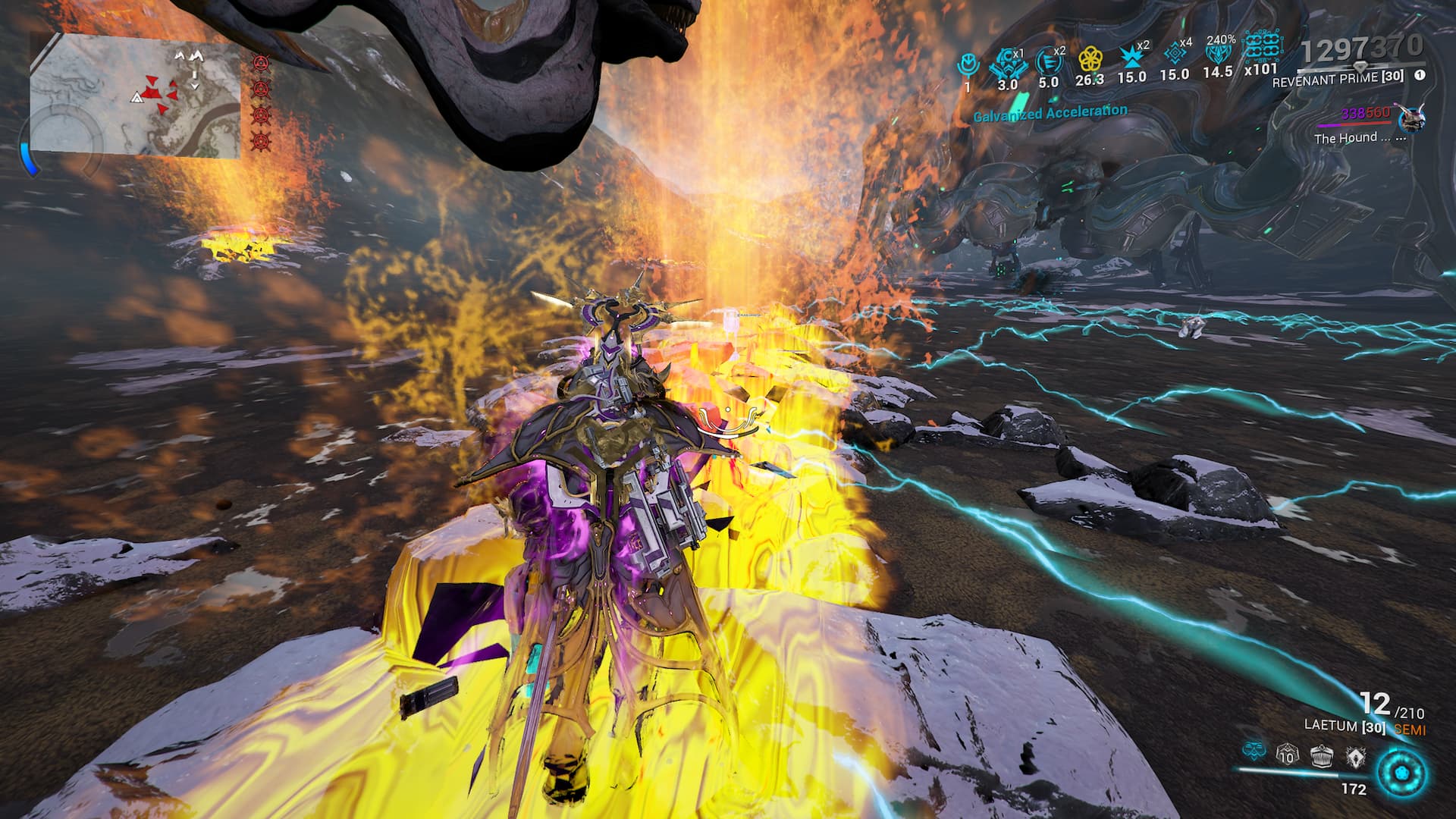Open the minimap in the corner

tap(136, 96)
